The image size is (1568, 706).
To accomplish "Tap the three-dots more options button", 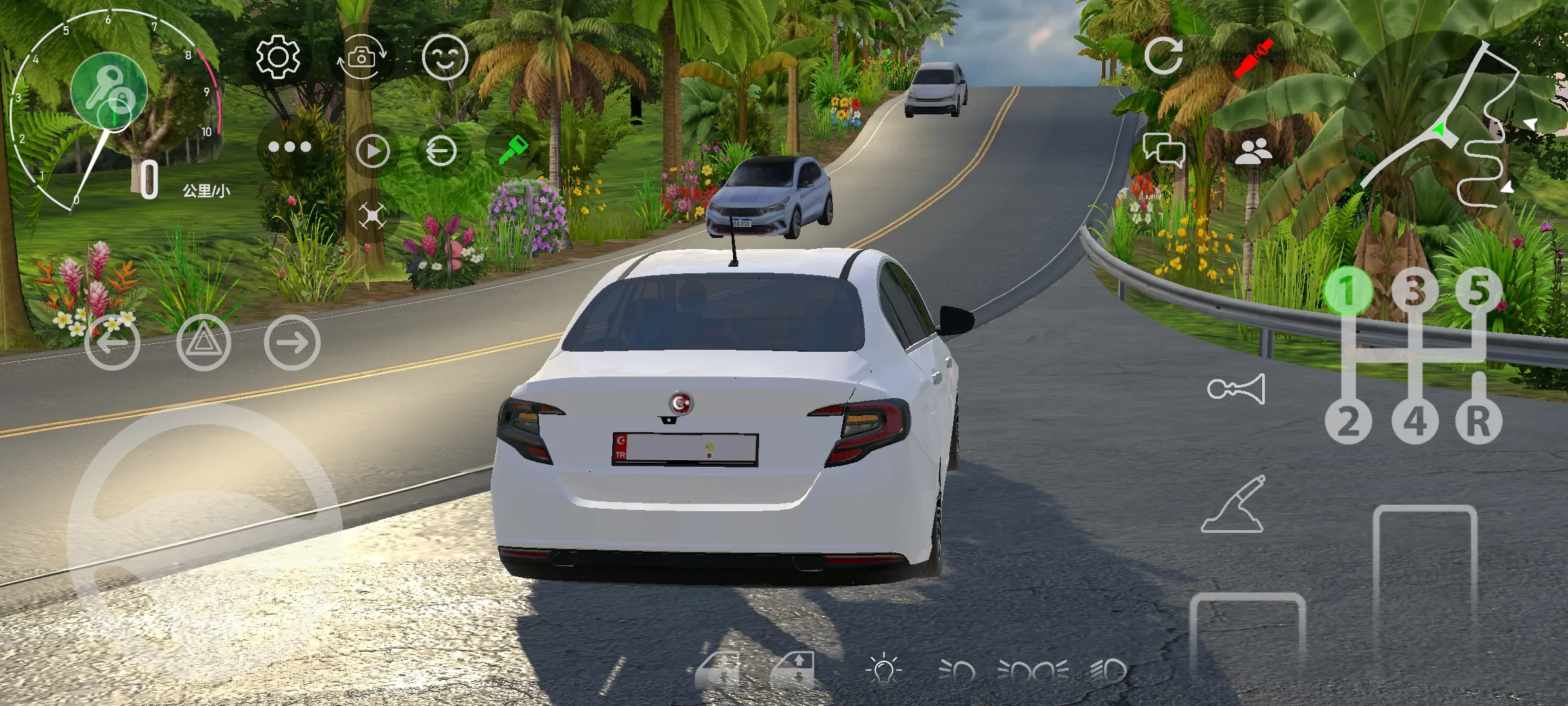I will point(289,147).
